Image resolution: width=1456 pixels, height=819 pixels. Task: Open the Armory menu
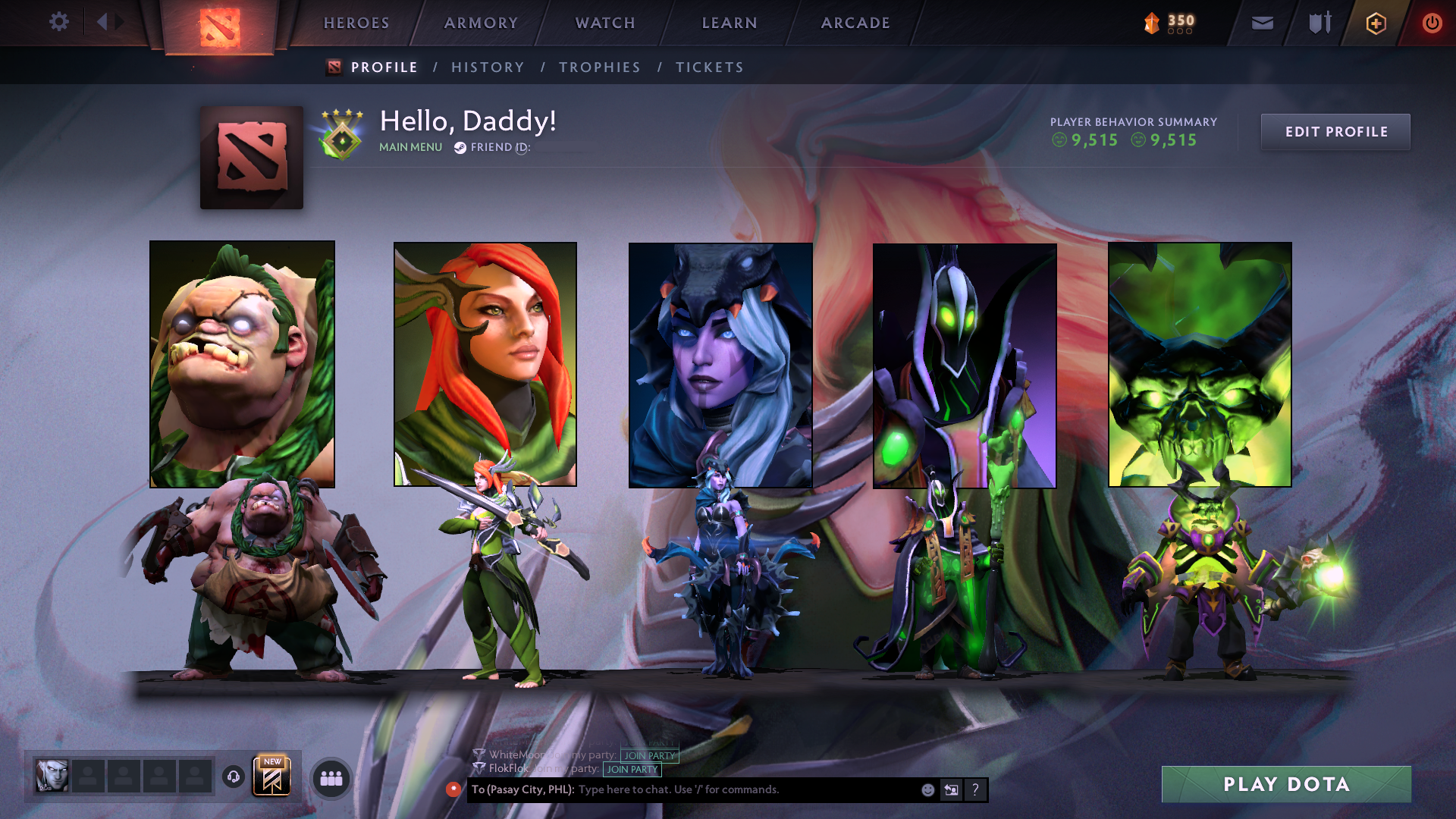[x=481, y=23]
